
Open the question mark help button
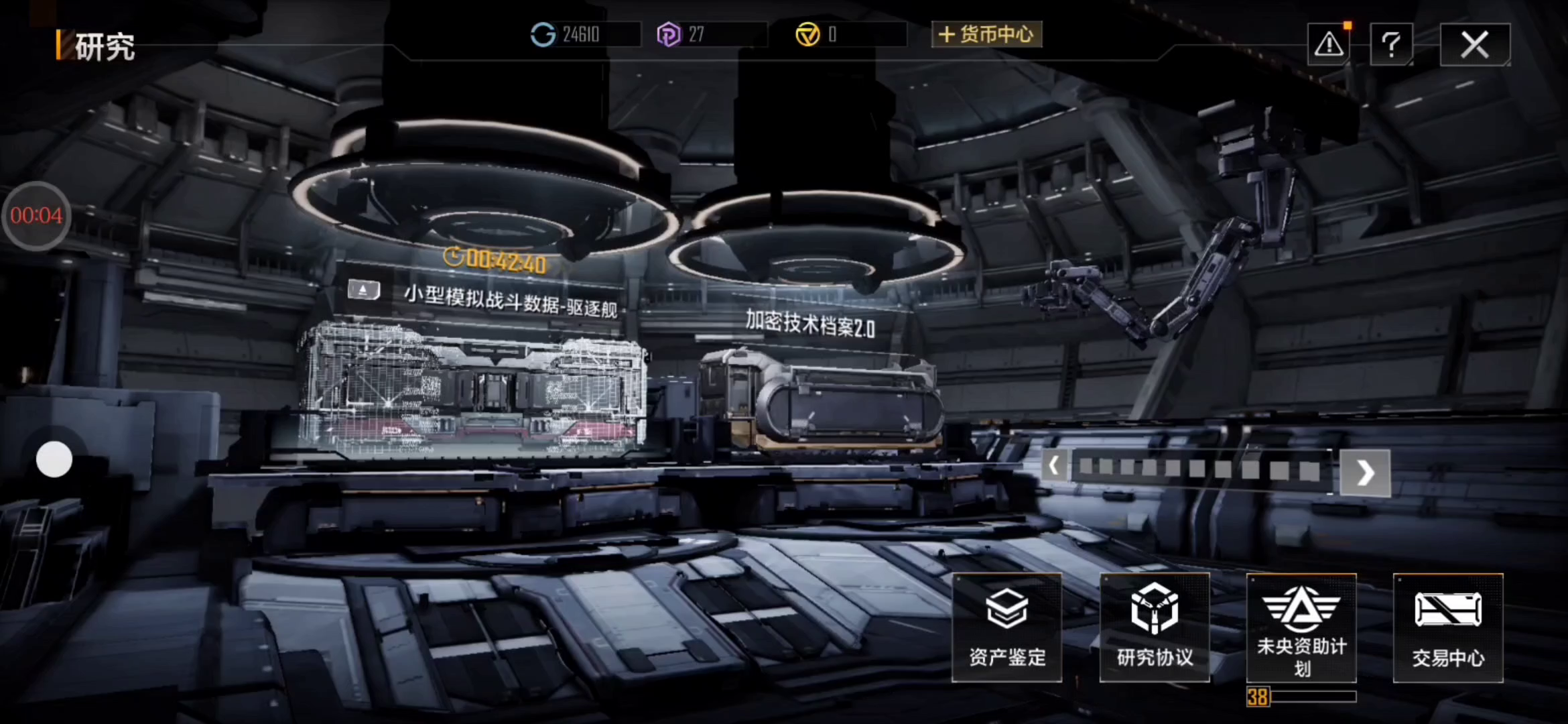pos(1391,45)
